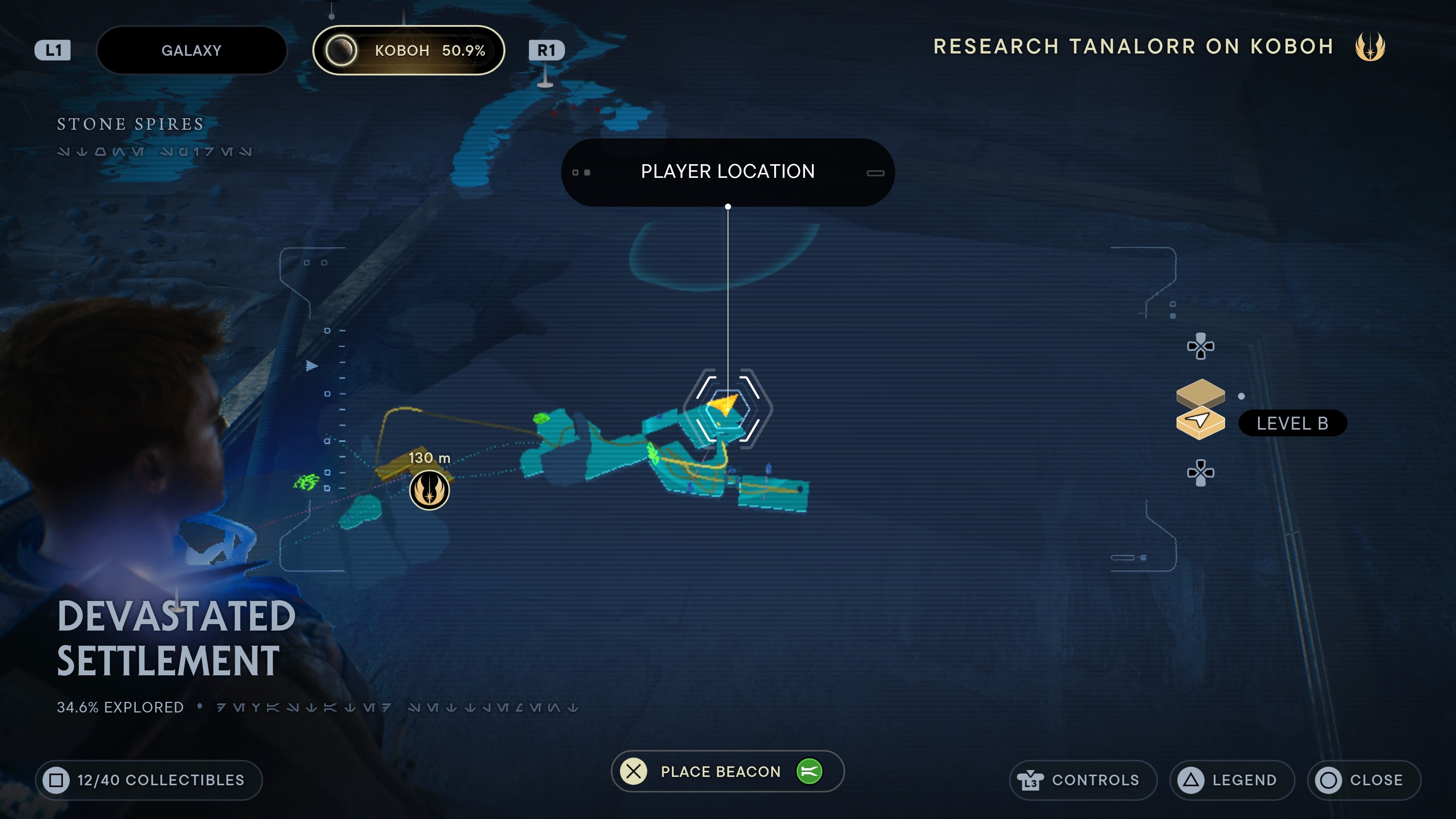The height and width of the screenshot is (819, 1456).
Task: Select the Meditation Point fast travel icon
Action: coord(430,490)
